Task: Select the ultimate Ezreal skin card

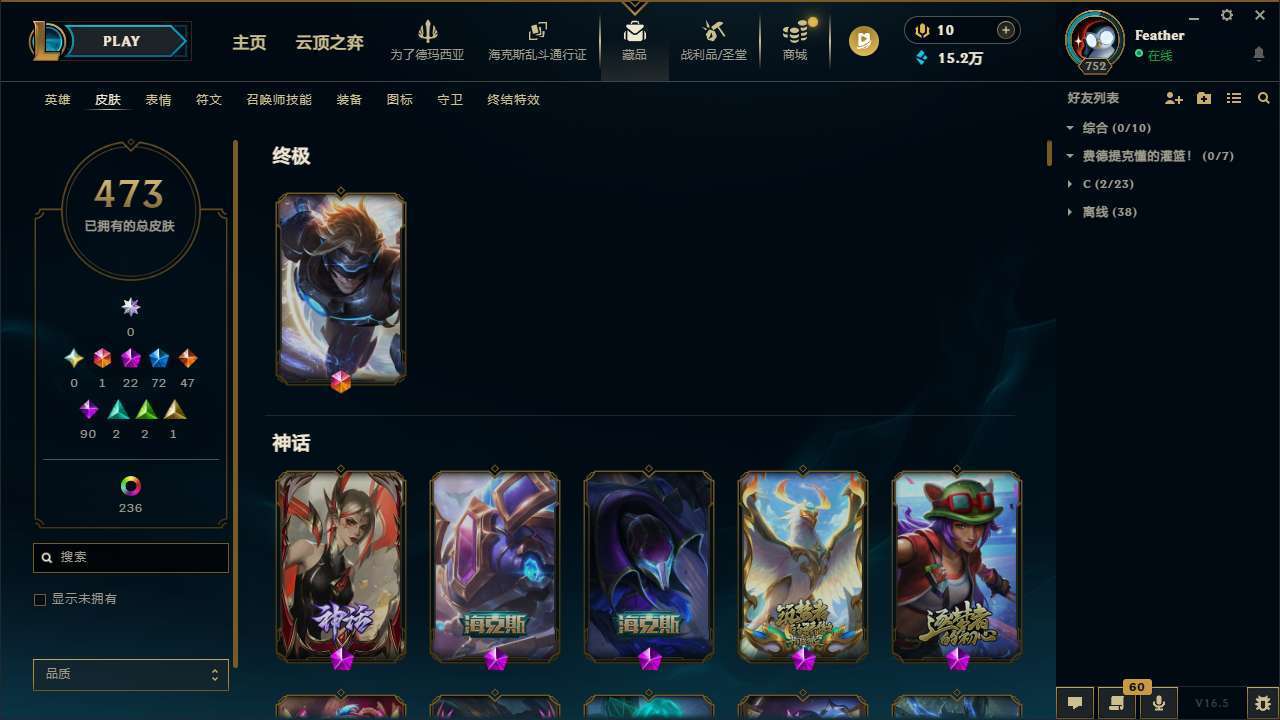Action: tap(341, 288)
